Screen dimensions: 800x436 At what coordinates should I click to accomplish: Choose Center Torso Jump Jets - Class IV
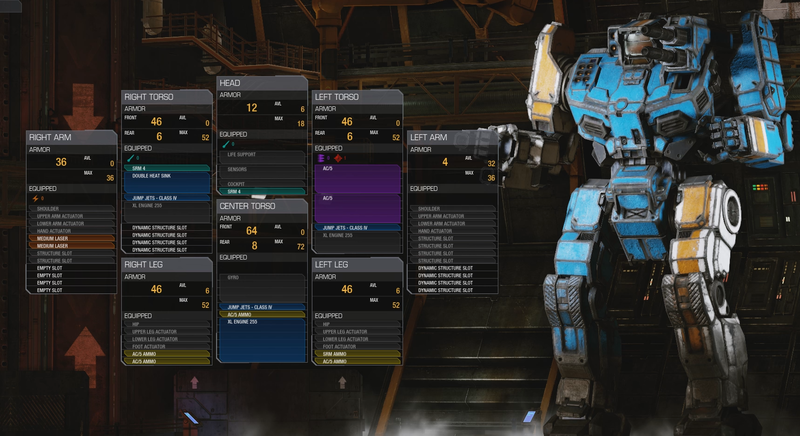click(262, 307)
